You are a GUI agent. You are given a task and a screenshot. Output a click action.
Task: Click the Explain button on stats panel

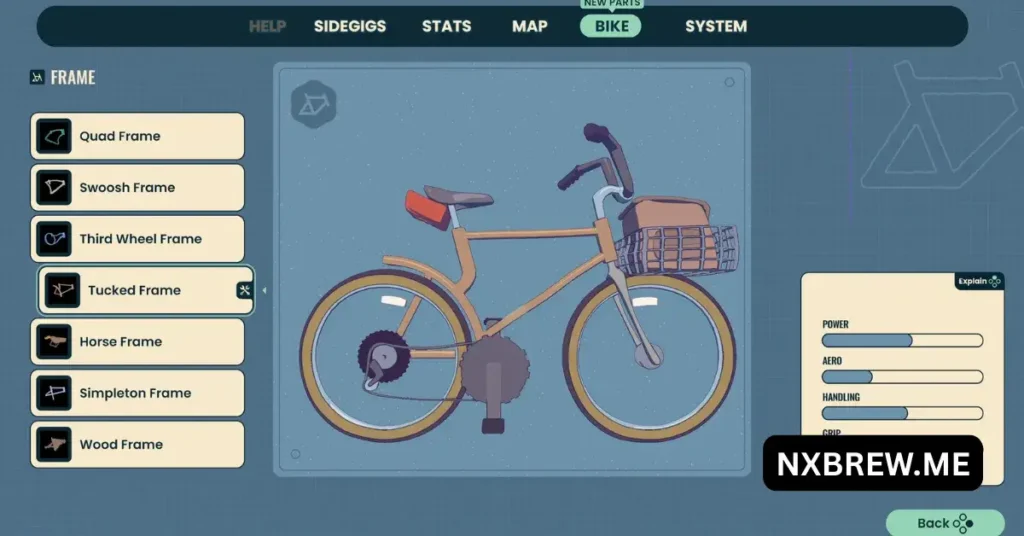[978, 282]
